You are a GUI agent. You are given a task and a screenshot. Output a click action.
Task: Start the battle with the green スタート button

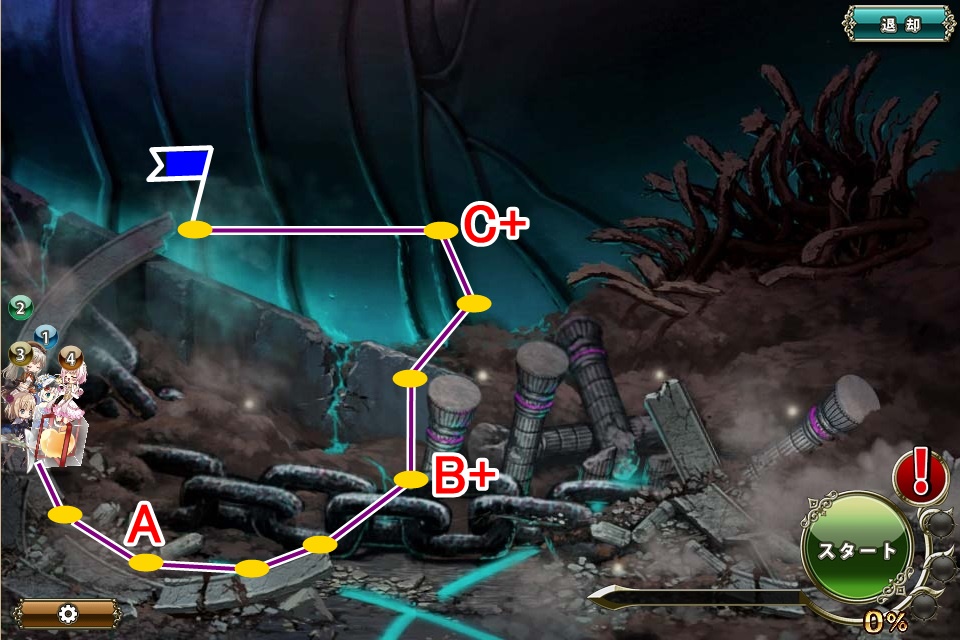pyautogui.click(x=857, y=550)
